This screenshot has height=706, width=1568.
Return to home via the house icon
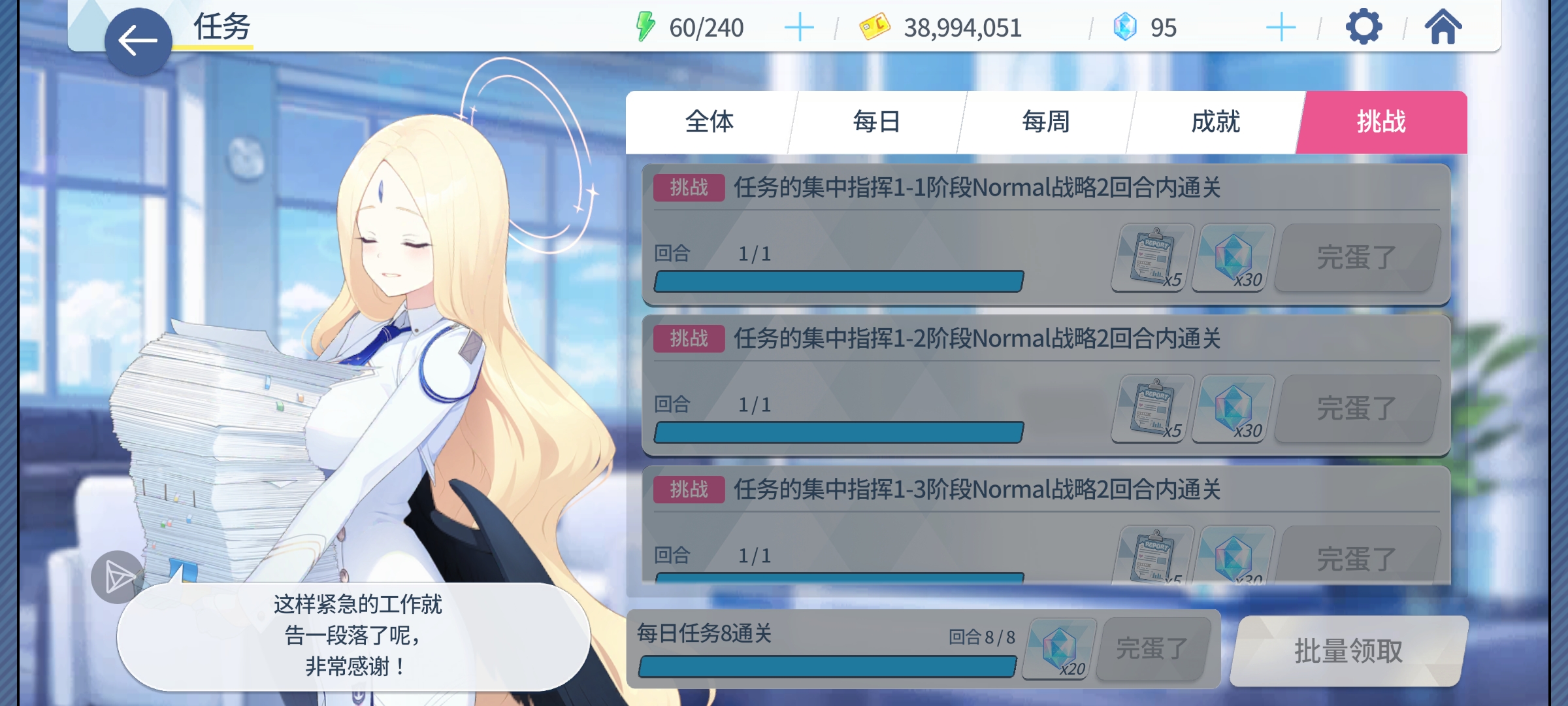1444,27
